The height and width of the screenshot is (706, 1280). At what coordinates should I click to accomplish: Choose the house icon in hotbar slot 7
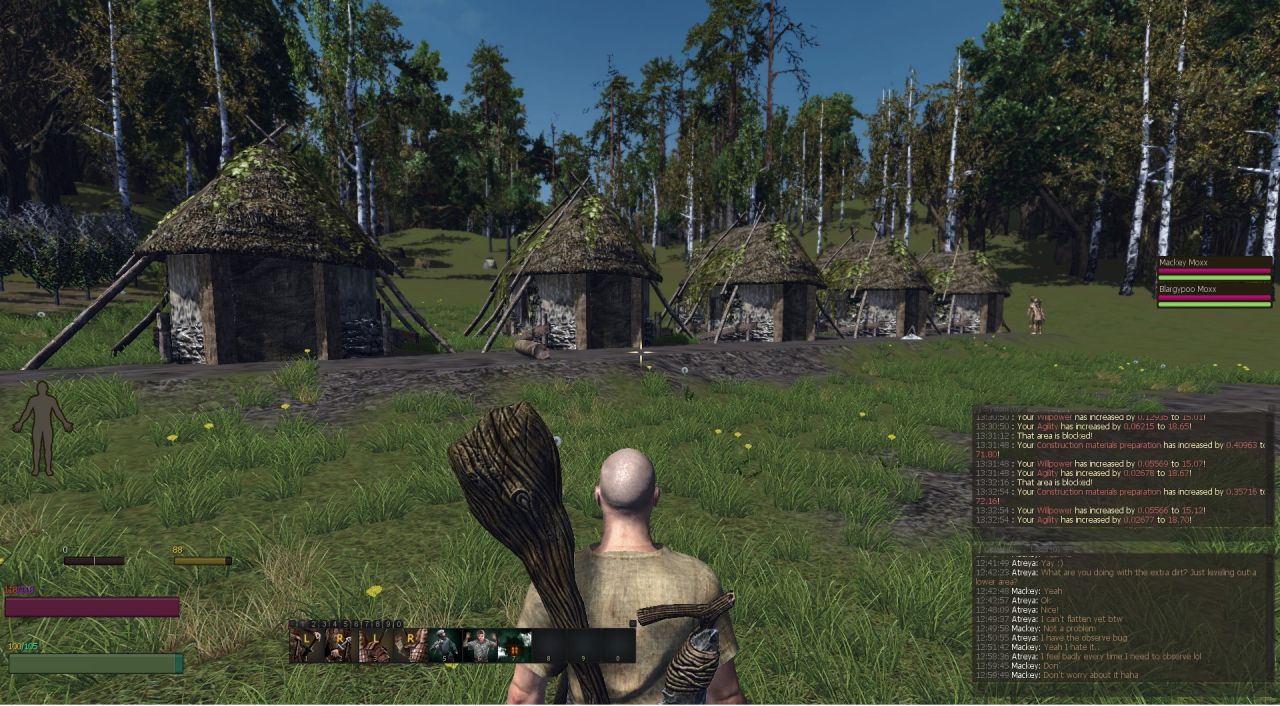(514, 646)
